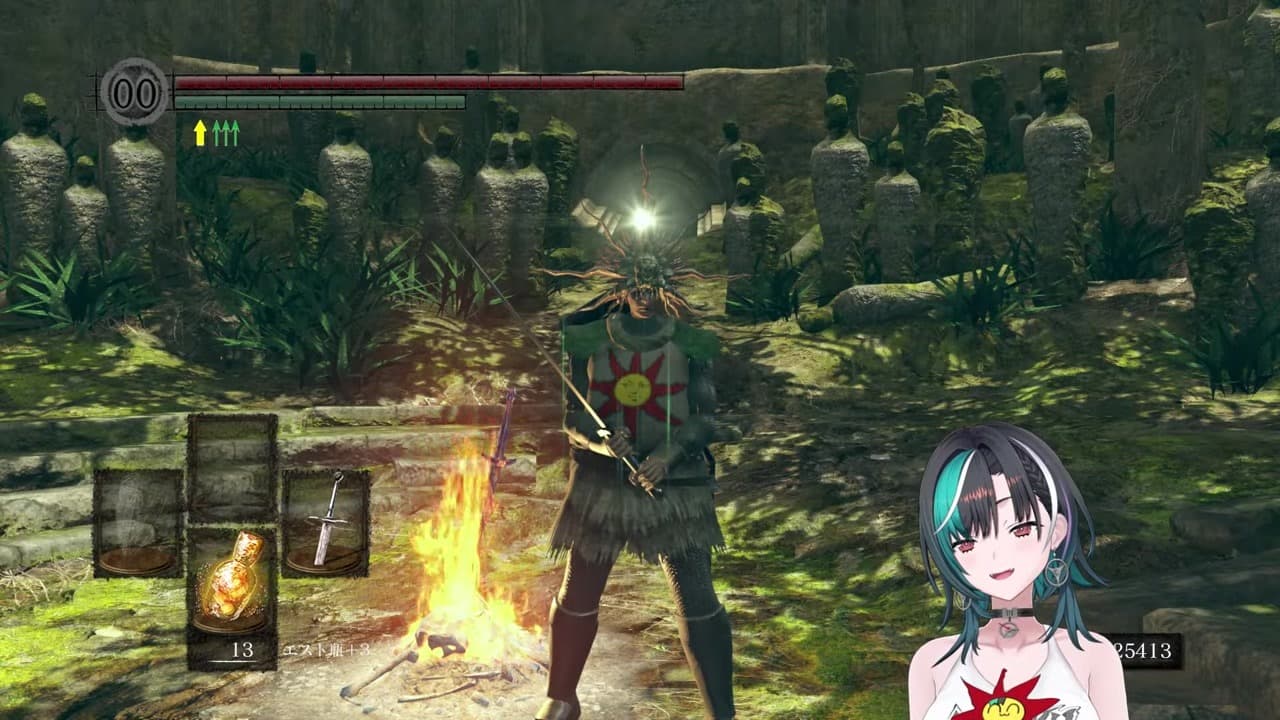Click the green stamina bar
1280x720 pixels.
(x=320, y=102)
